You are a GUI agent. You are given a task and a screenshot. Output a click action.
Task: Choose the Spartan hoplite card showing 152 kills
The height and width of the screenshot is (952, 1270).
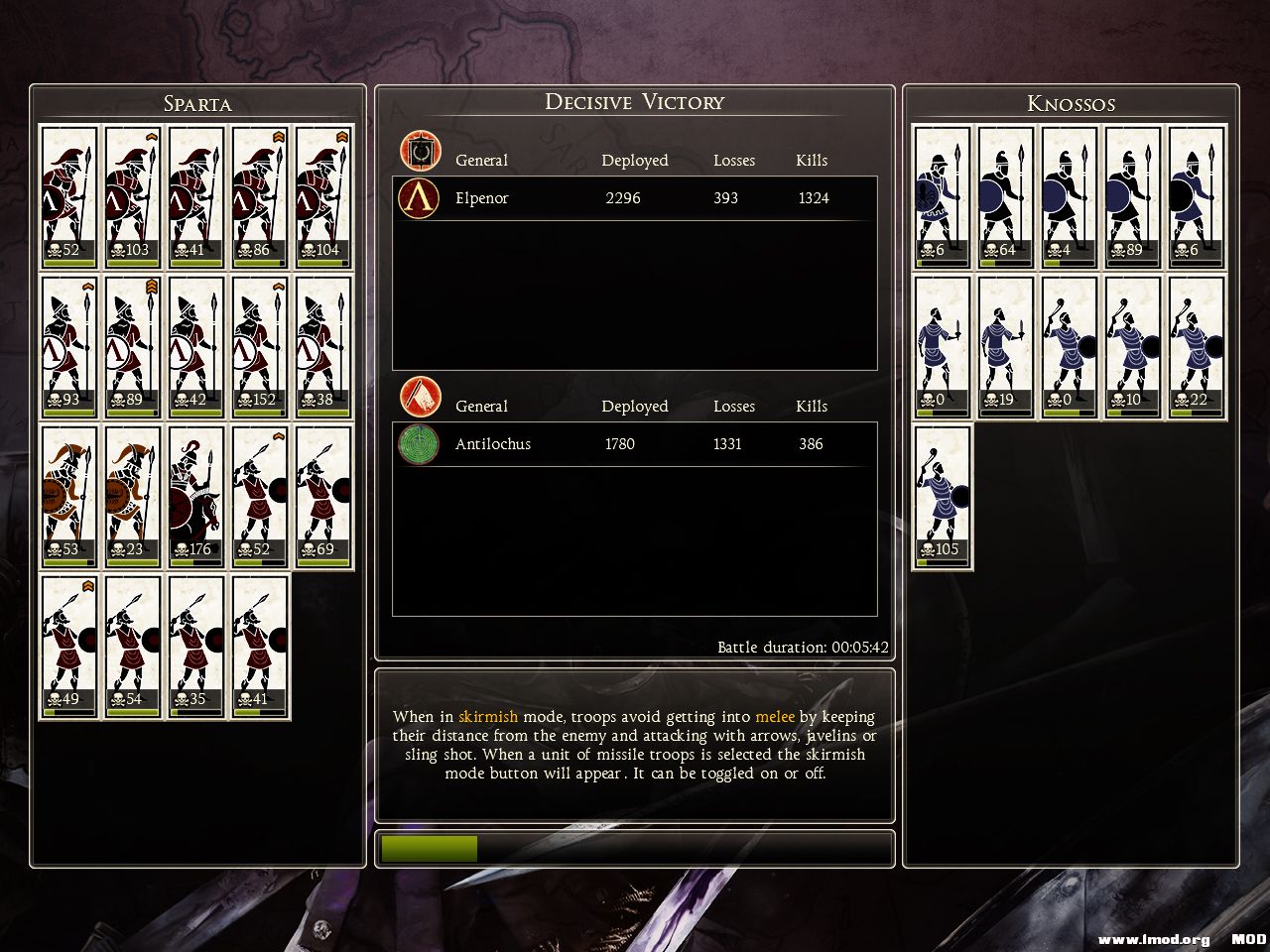(260, 347)
